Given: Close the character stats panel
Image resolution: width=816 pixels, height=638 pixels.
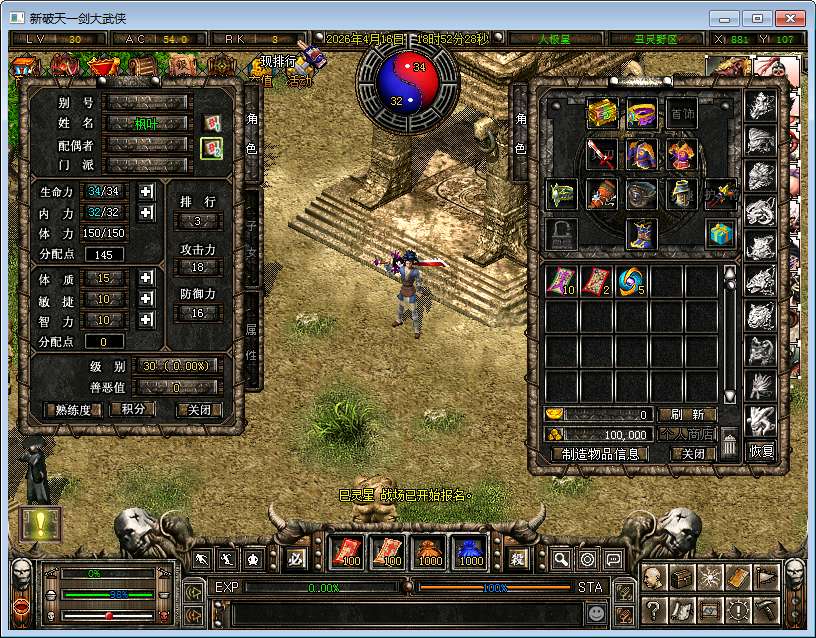Looking at the screenshot, I should 199,409.
